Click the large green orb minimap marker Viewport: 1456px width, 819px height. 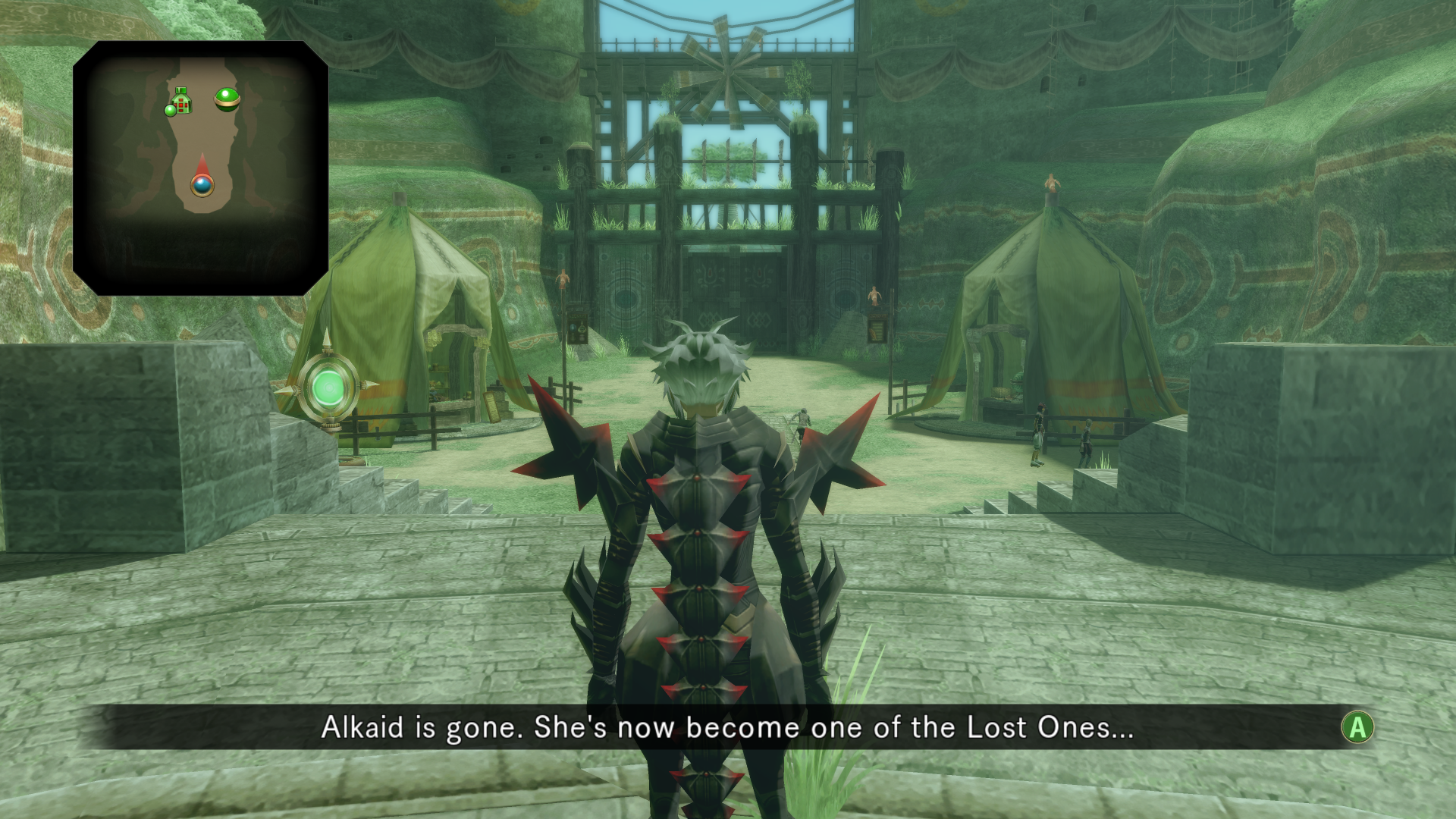click(227, 98)
